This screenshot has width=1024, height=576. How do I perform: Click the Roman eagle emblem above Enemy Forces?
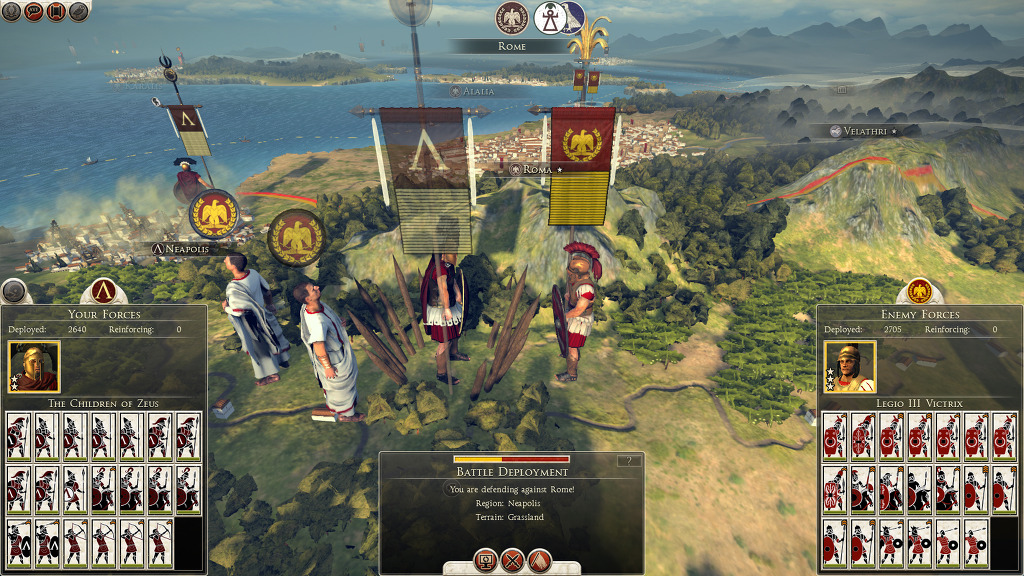(x=919, y=291)
